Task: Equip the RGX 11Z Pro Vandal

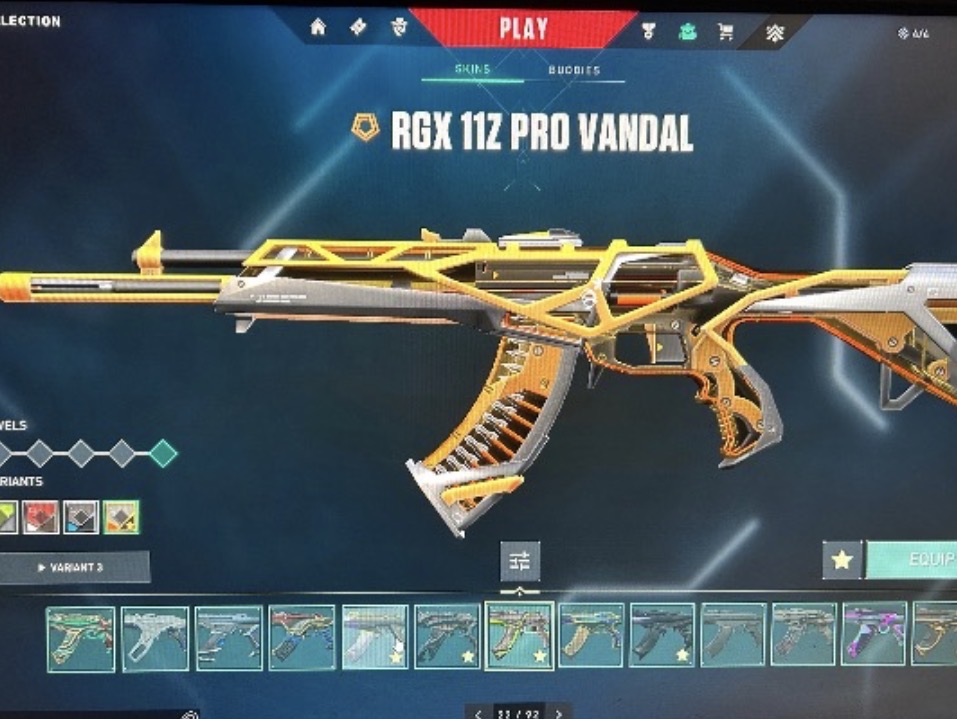Action: click(x=912, y=559)
